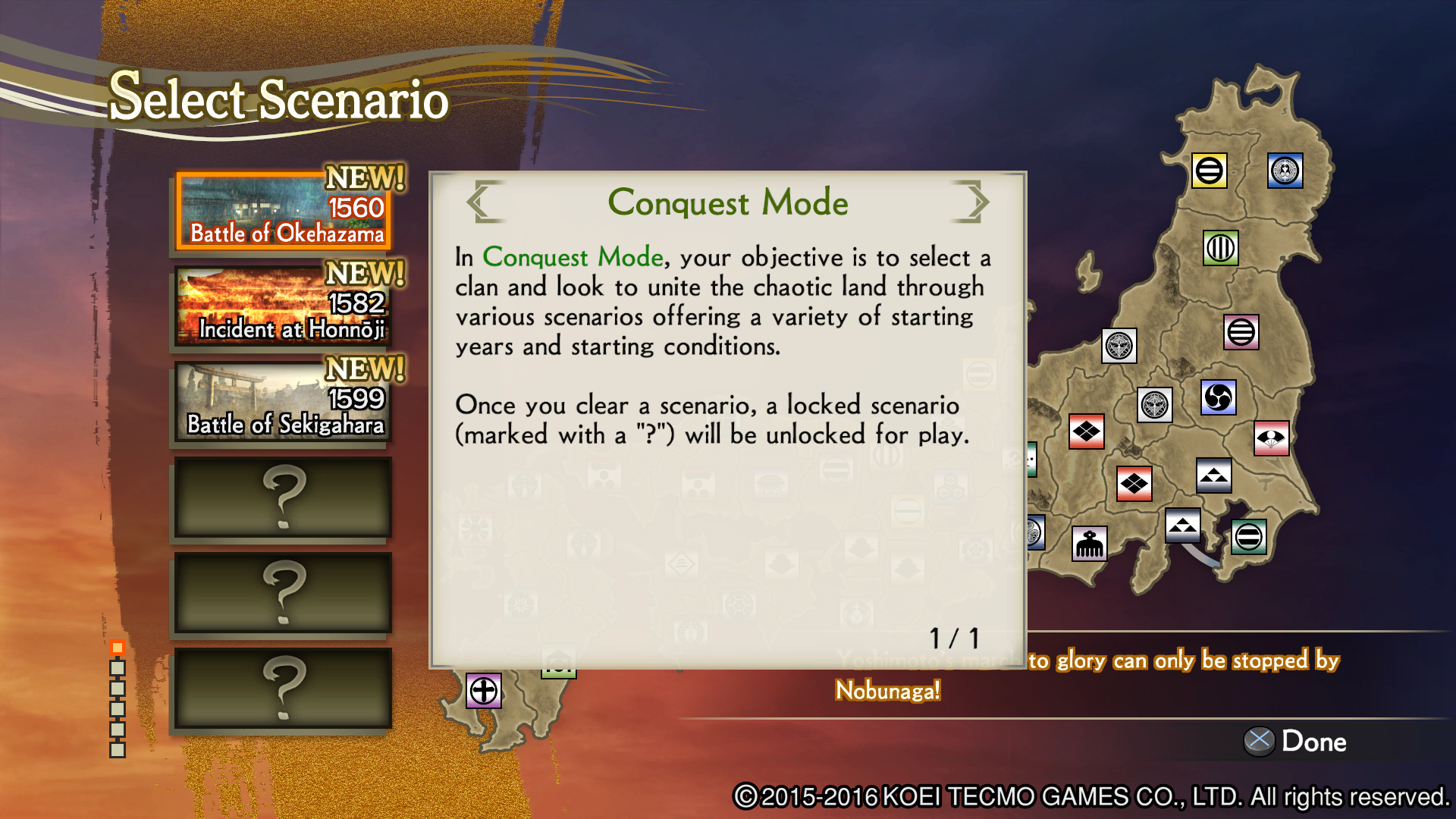Click the purple cross crest in southern Kyushu
This screenshot has height=819, width=1456.
click(483, 691)
